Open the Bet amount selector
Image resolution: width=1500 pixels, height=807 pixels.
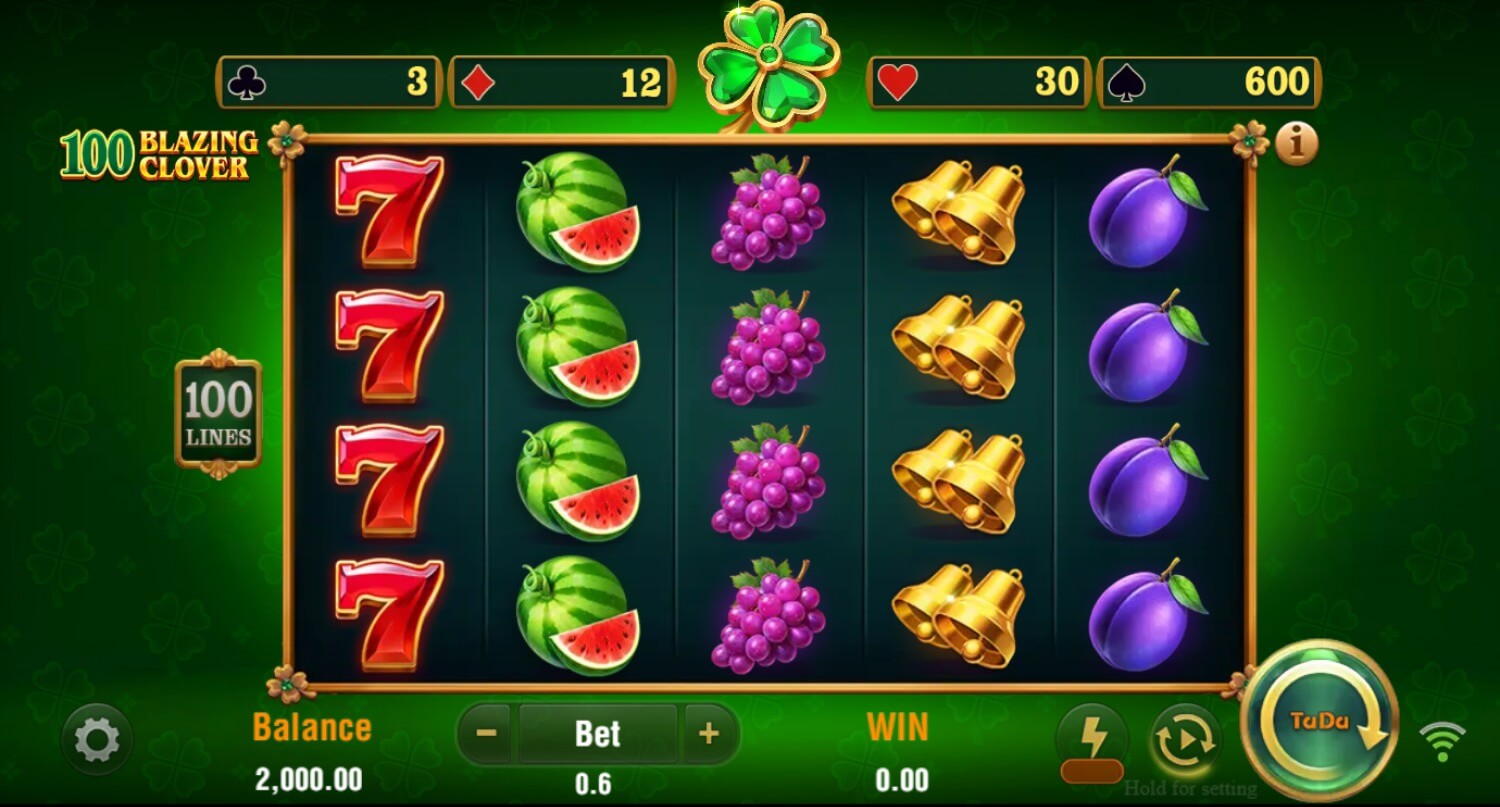(x=597, y=734)
